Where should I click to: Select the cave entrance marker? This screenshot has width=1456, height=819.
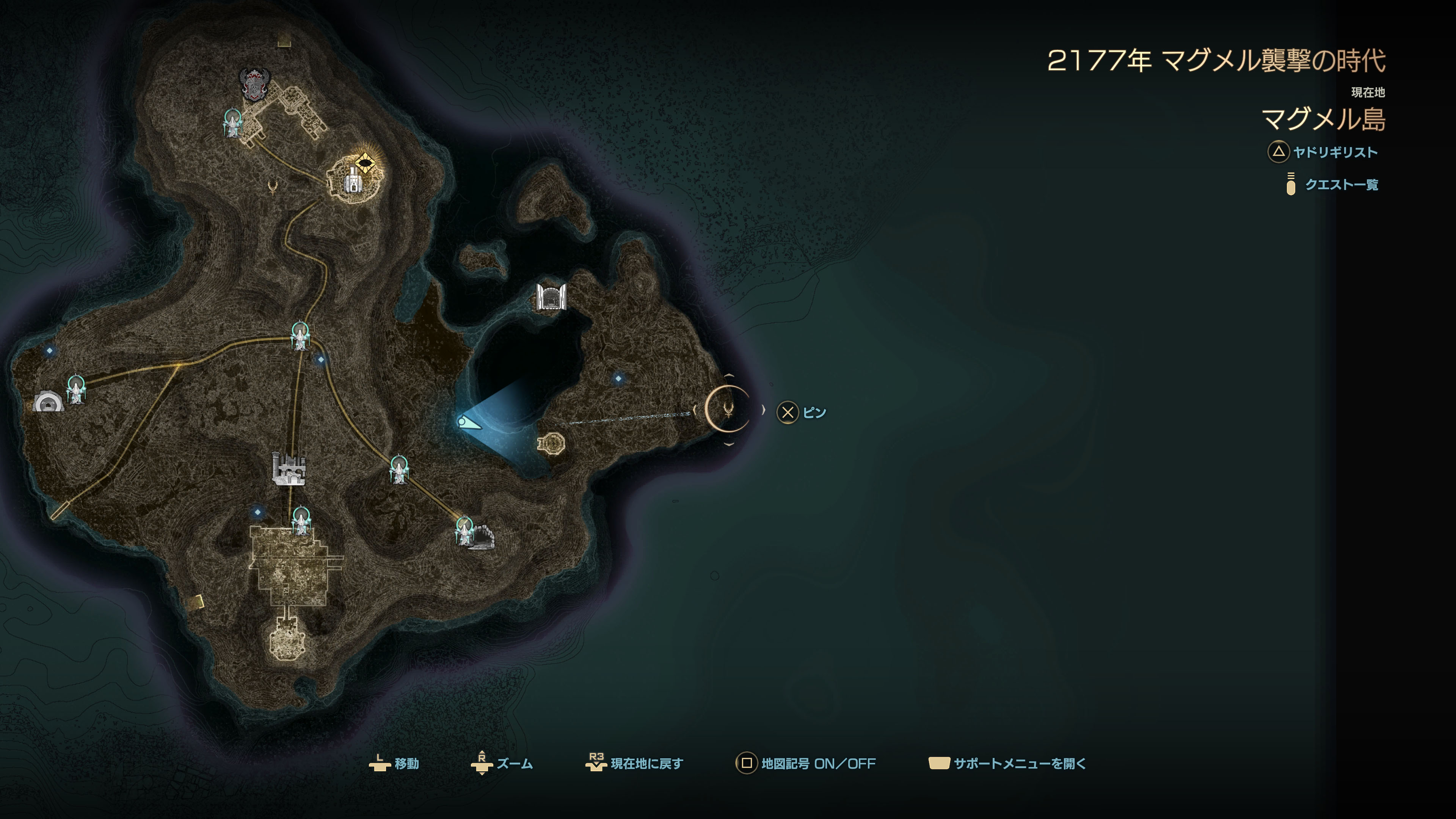[x=482, y=538]
